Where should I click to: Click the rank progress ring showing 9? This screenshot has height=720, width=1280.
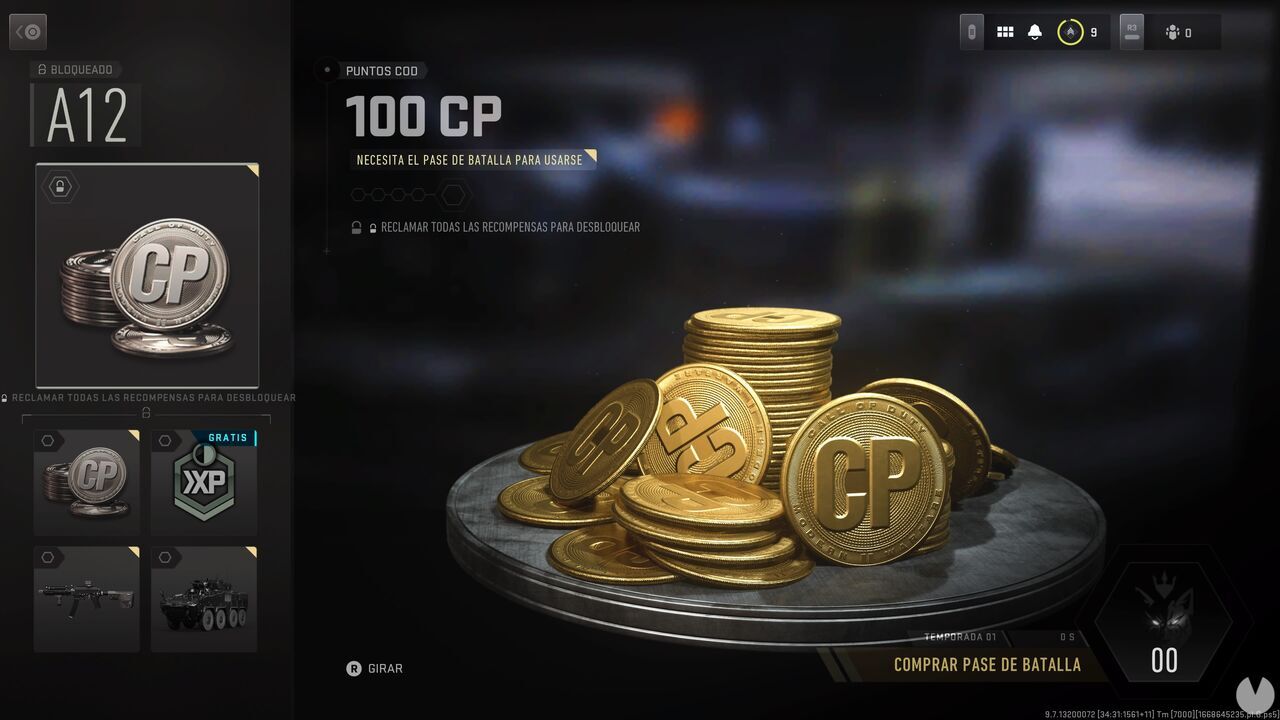(1071, 30)
